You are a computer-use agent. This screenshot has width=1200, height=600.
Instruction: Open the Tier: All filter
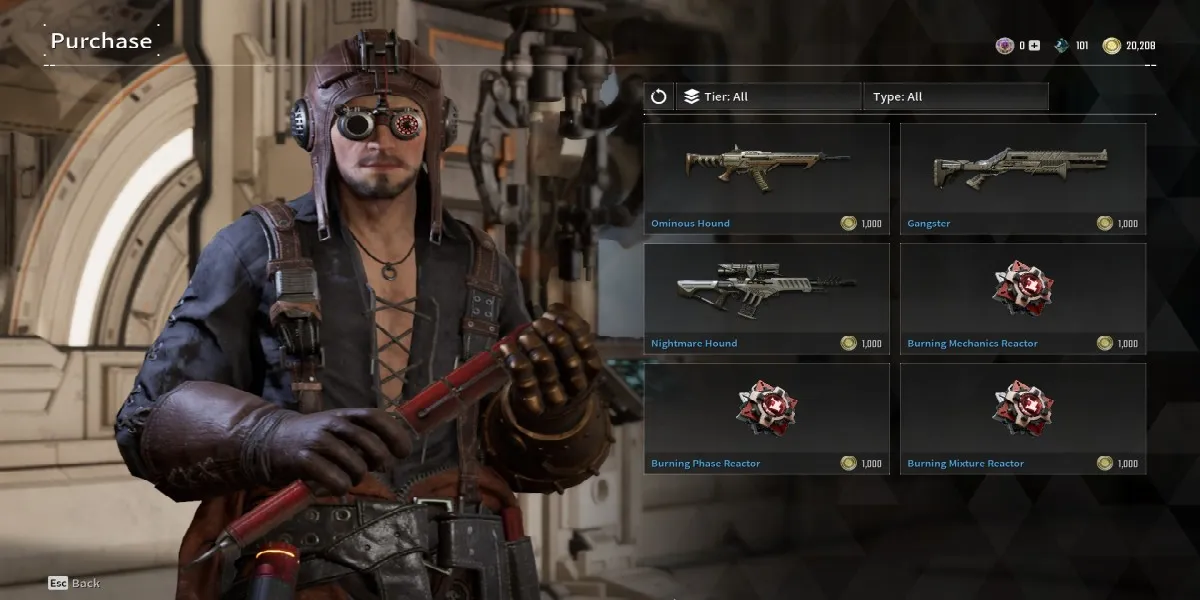[x=768, y=97]
